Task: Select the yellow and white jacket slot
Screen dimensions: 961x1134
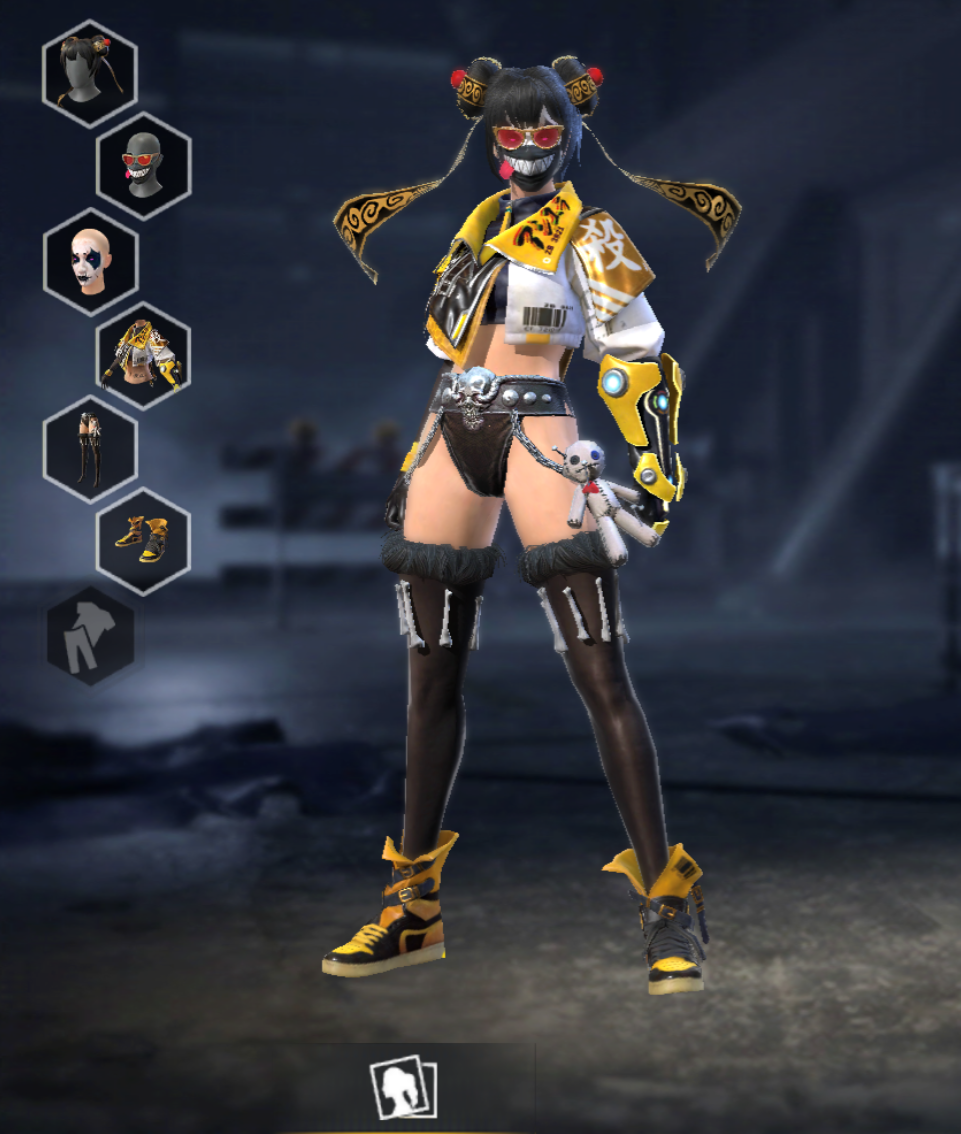Action: click(x=143, y=356)
